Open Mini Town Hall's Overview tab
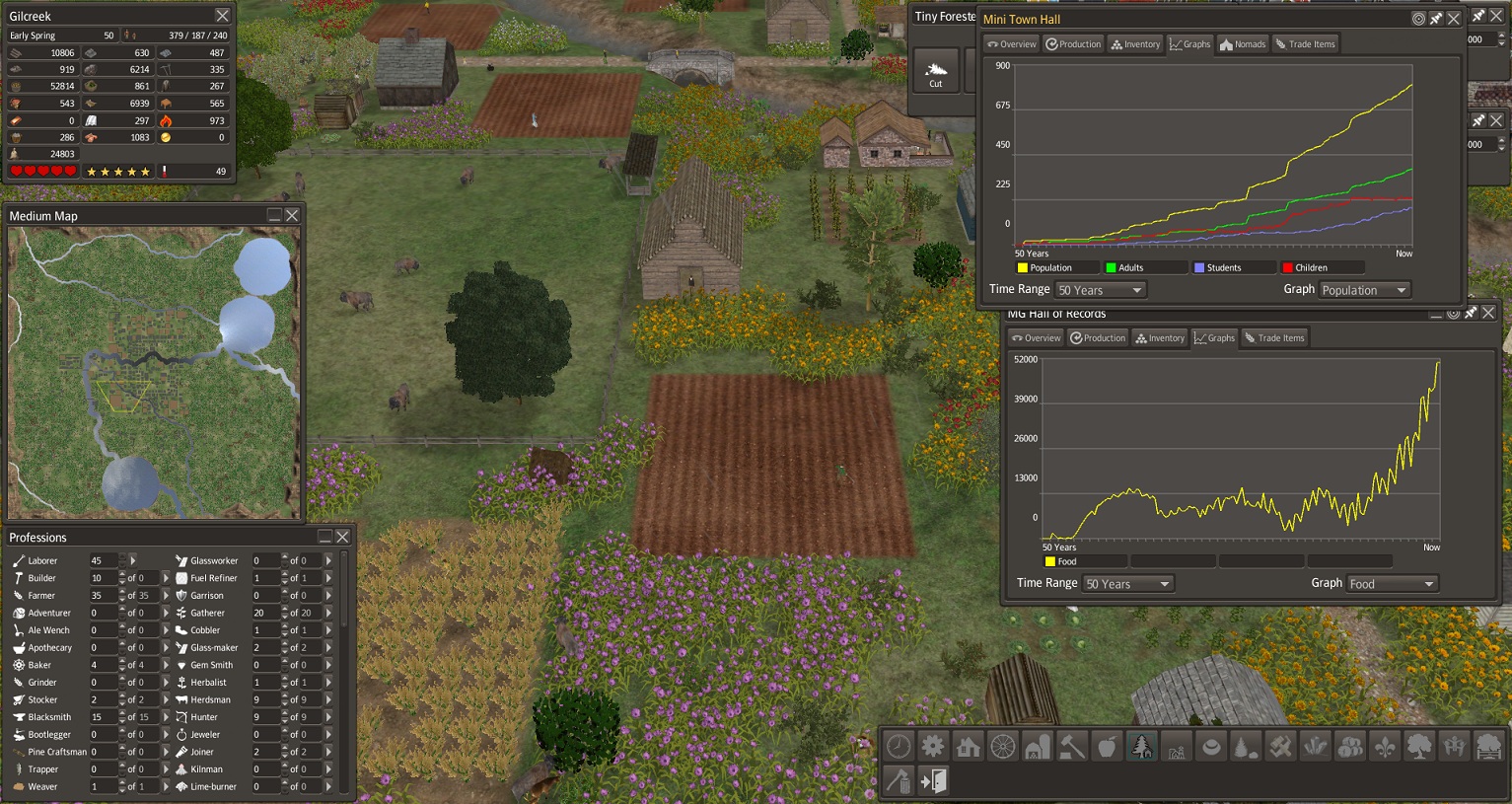Viewport: 1512px width, 804px height. 1011,44
